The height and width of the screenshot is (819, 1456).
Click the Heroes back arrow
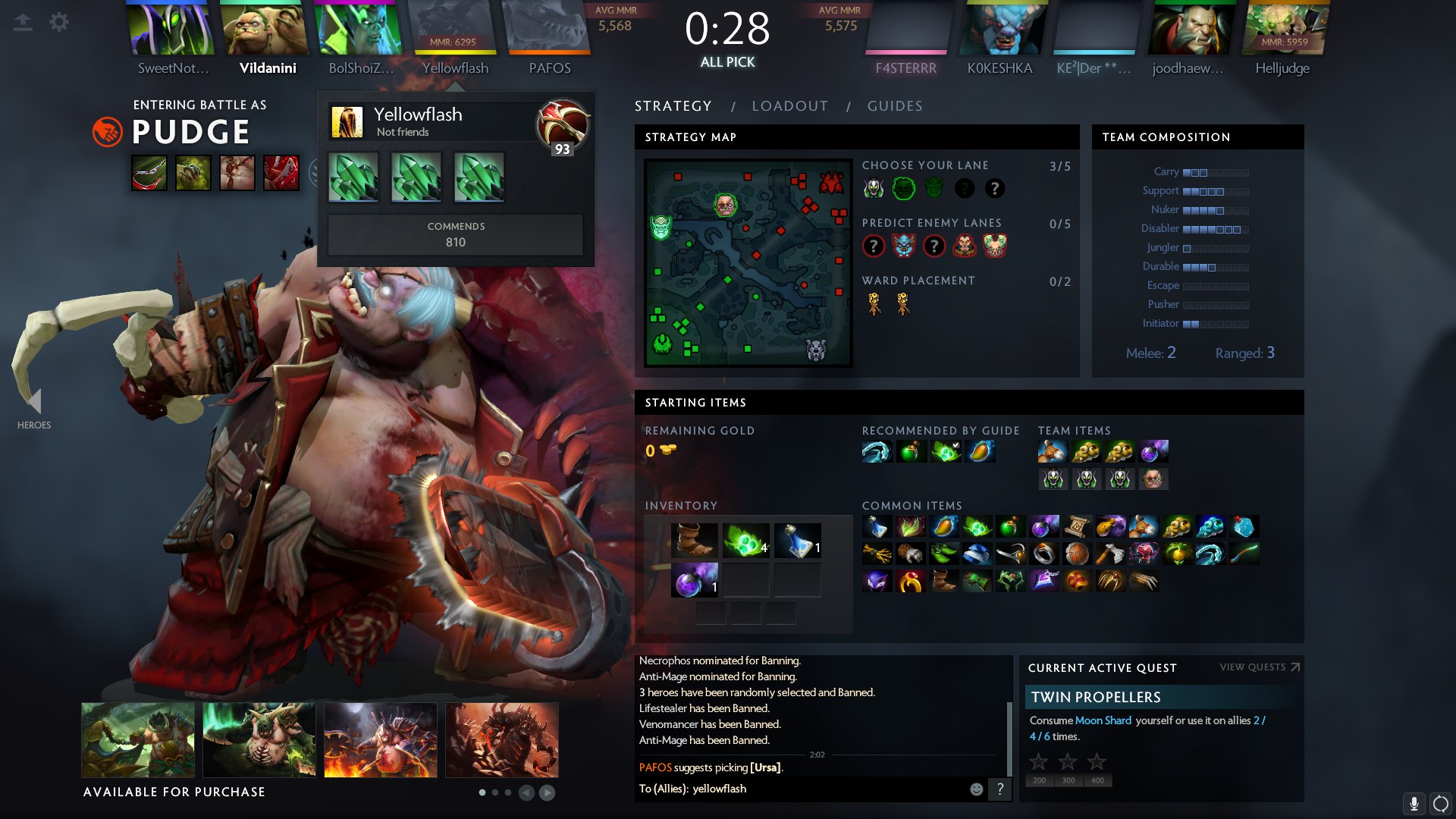33,400
